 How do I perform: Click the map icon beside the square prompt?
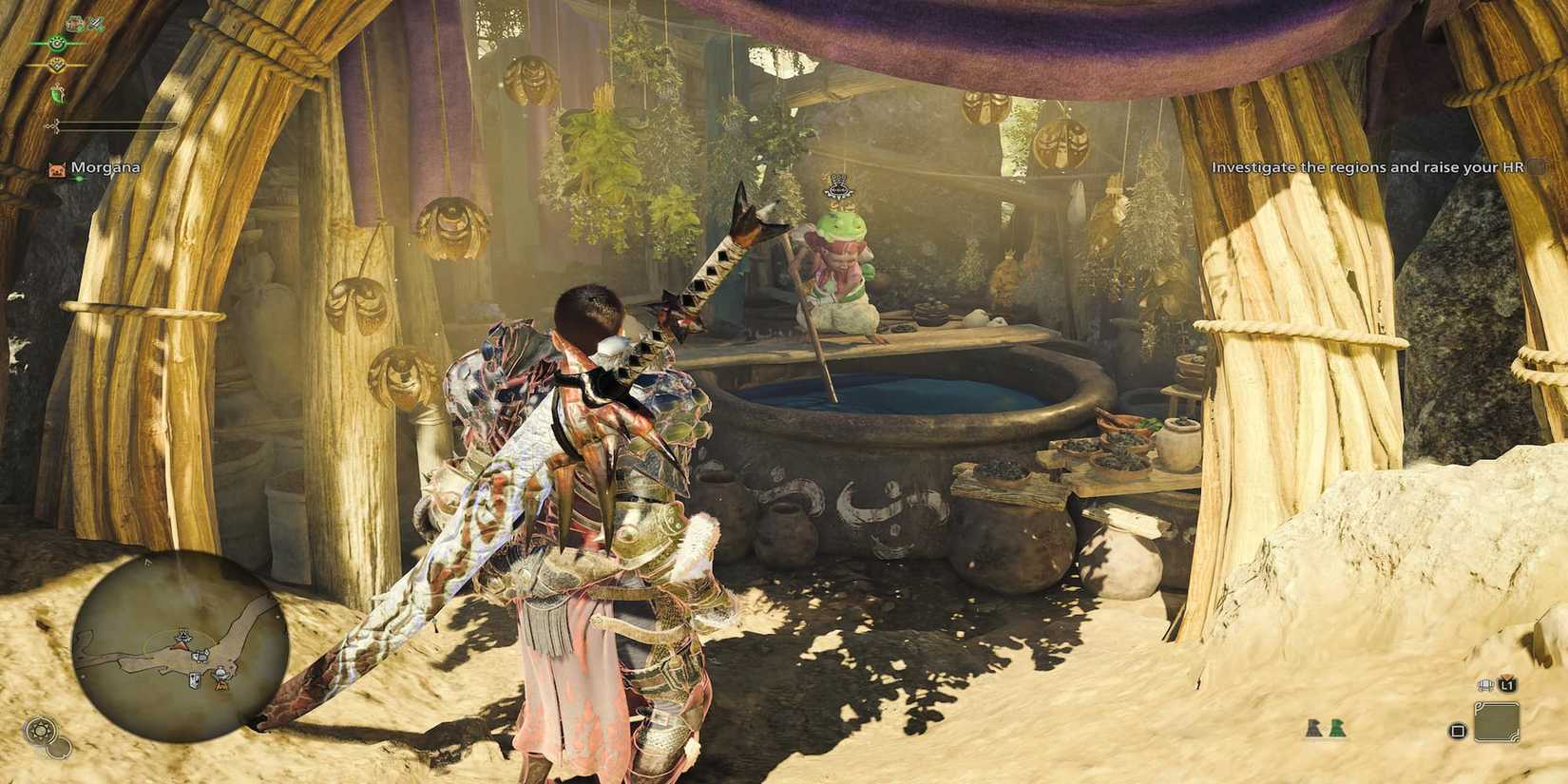click(x=1497, y=721)
